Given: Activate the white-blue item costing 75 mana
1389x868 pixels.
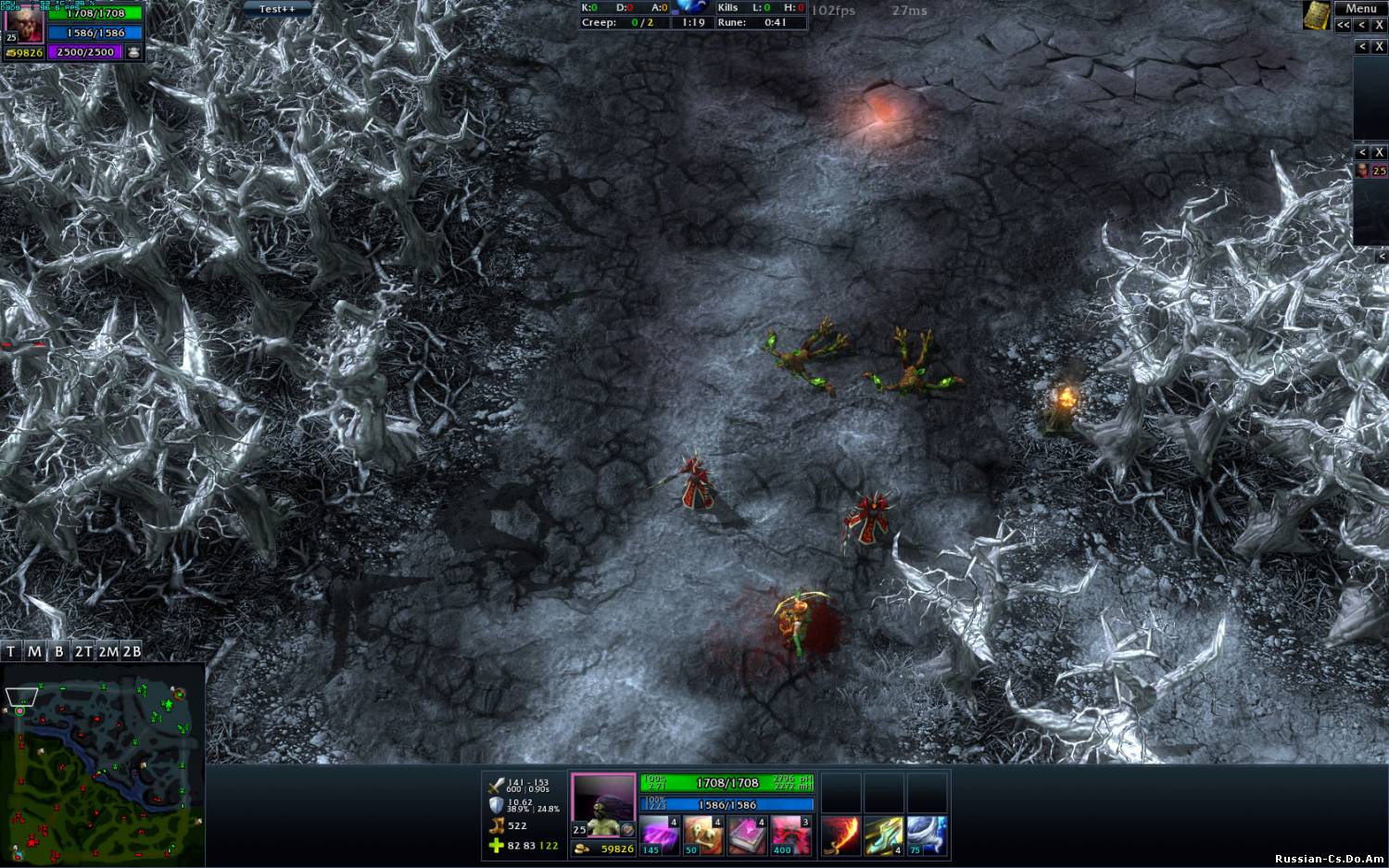Looking at the screenshot, I should coord(927,836).
